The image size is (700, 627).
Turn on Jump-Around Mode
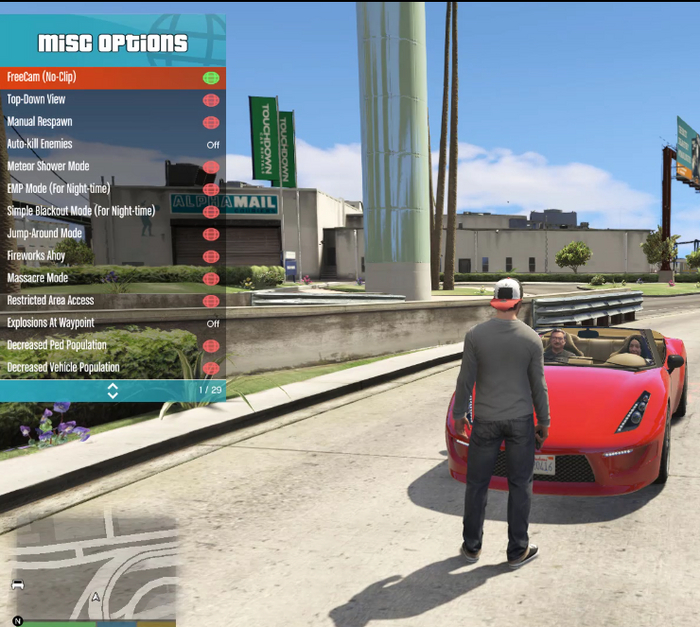pos(112,233)
